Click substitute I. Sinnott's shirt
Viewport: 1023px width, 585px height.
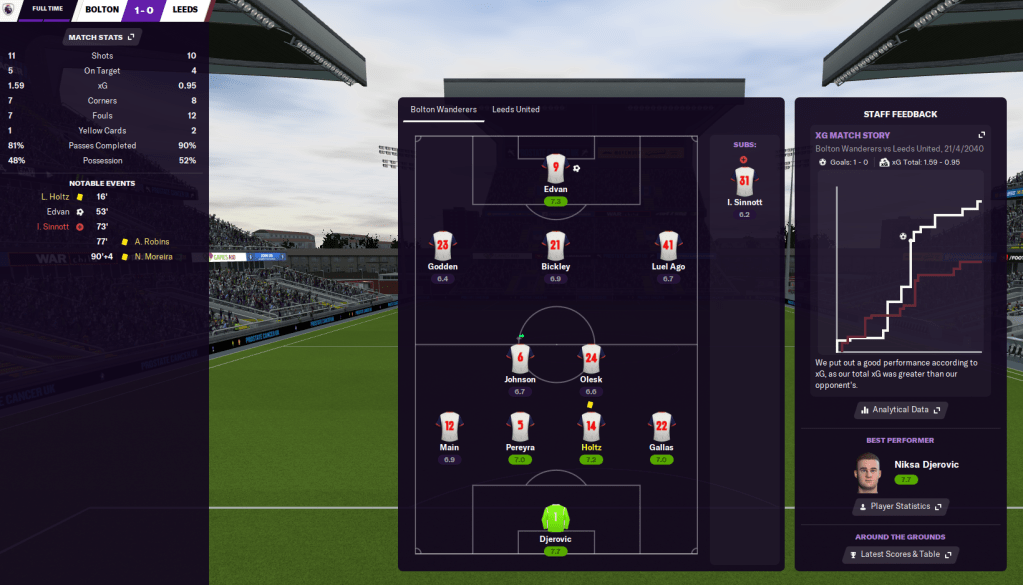[744, 181]
